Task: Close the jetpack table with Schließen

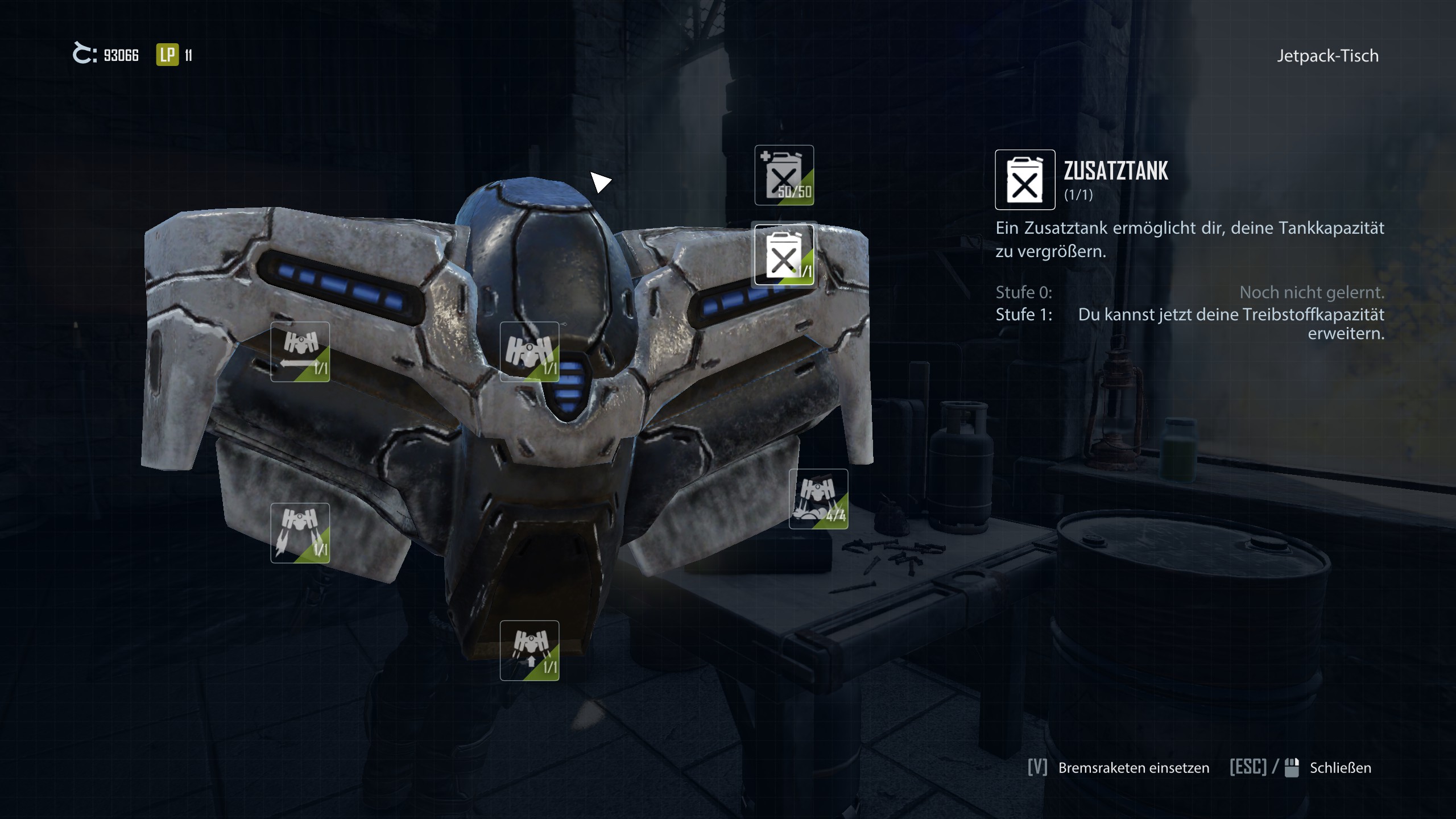Action: [x=1339, y=768]
